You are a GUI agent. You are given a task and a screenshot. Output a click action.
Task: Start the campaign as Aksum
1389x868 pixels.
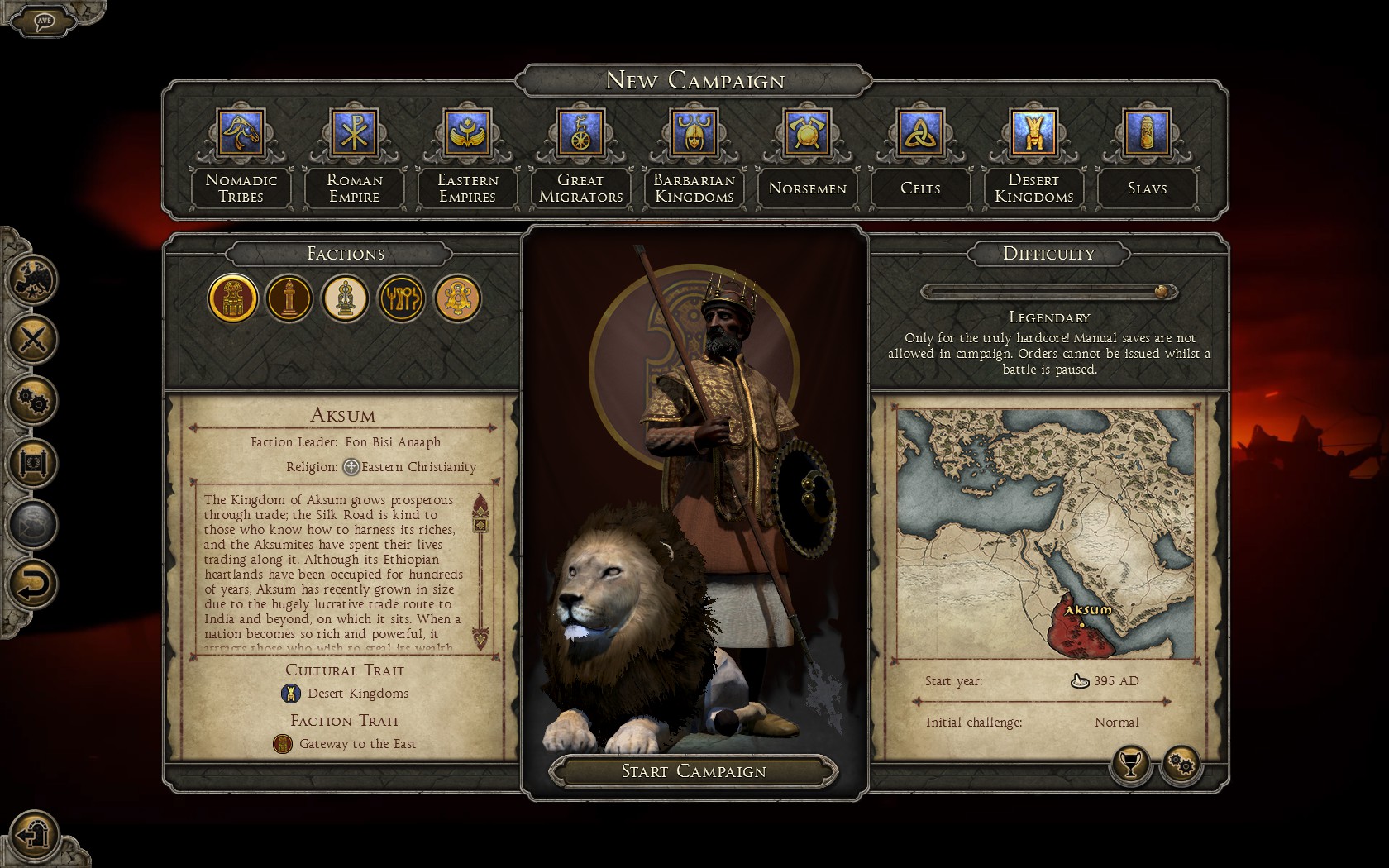pos(693,771)
